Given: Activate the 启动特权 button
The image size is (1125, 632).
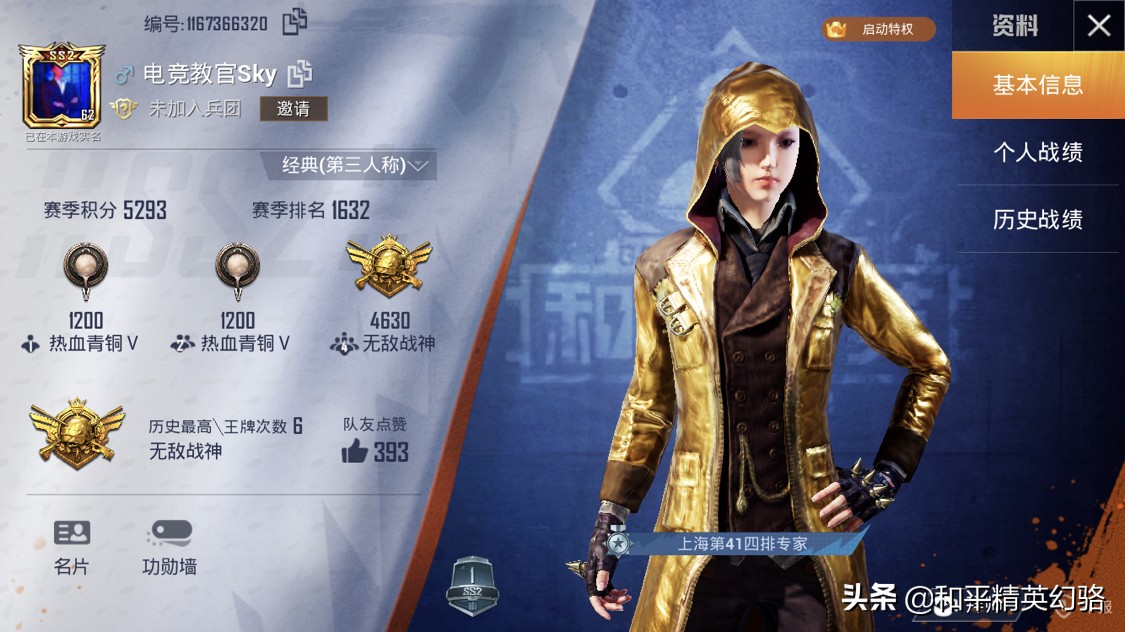Looking at the screenshot, I should [879, 29].
